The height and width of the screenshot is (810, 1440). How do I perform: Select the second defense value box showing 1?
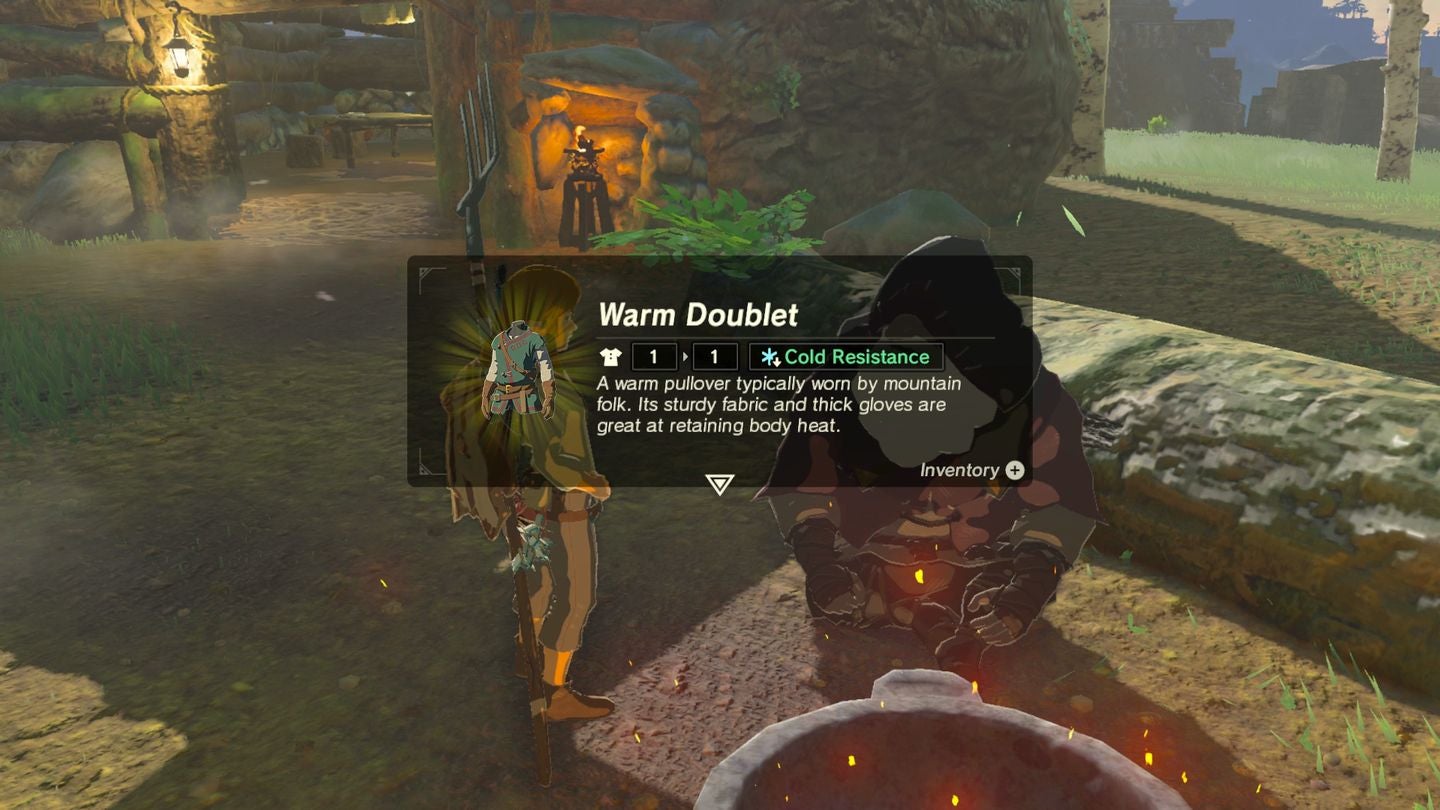click(x=713, y=357)
